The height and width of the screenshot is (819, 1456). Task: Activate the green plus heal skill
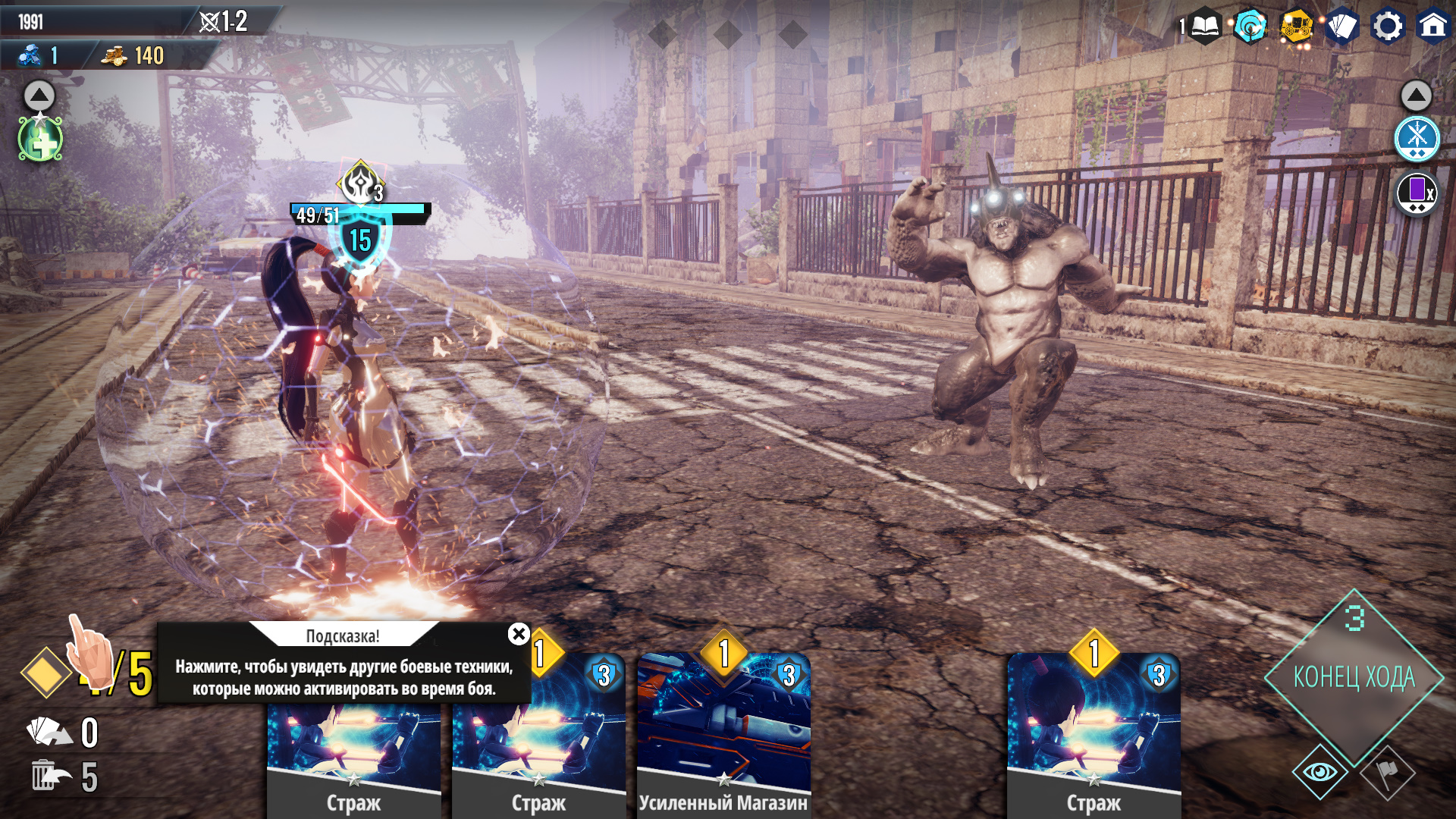(x=40, y=140)
